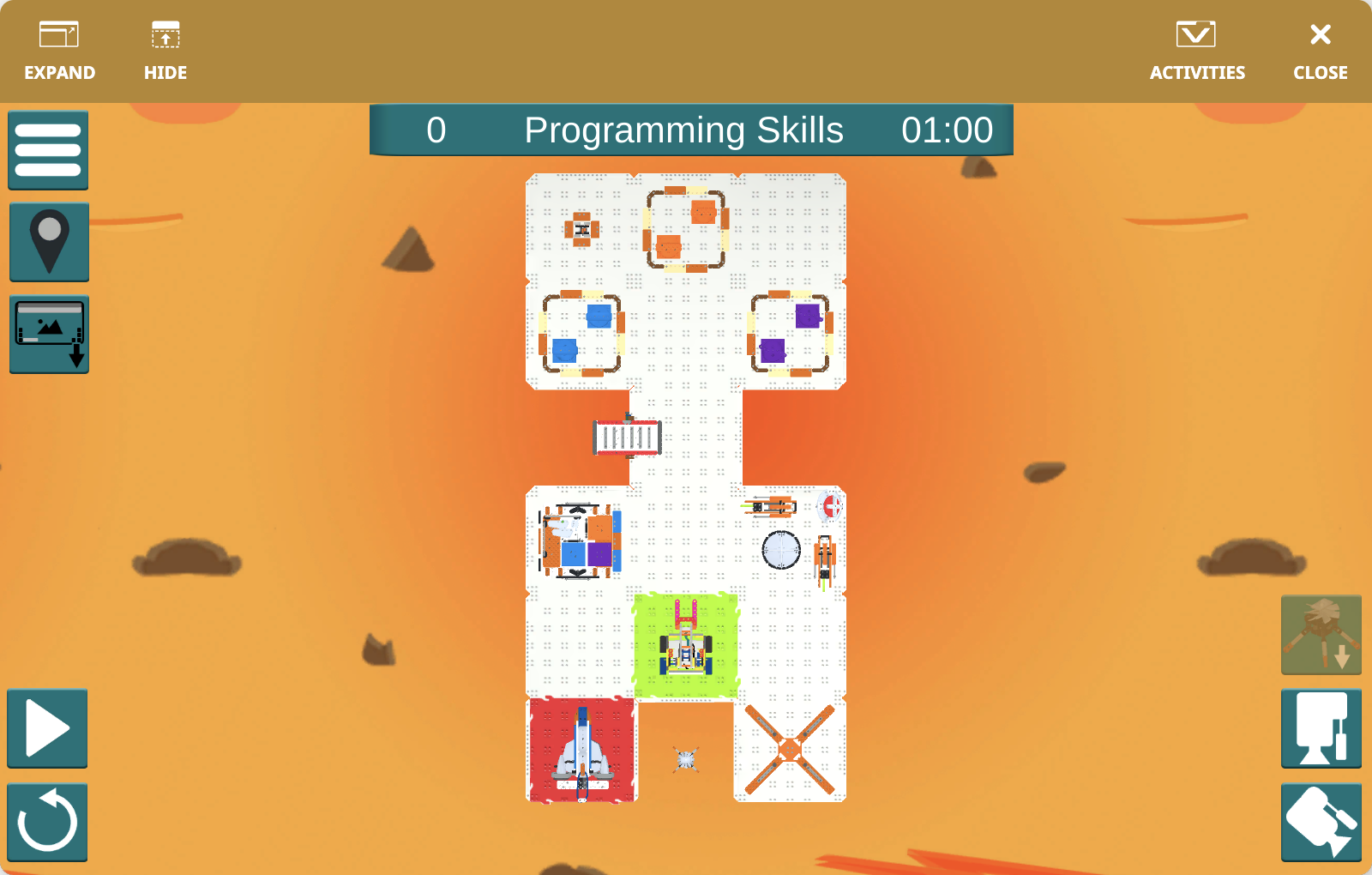This screenshot has width=1372, height=875.
Task: Switch to the tilted camera view
Action: 1321,822
